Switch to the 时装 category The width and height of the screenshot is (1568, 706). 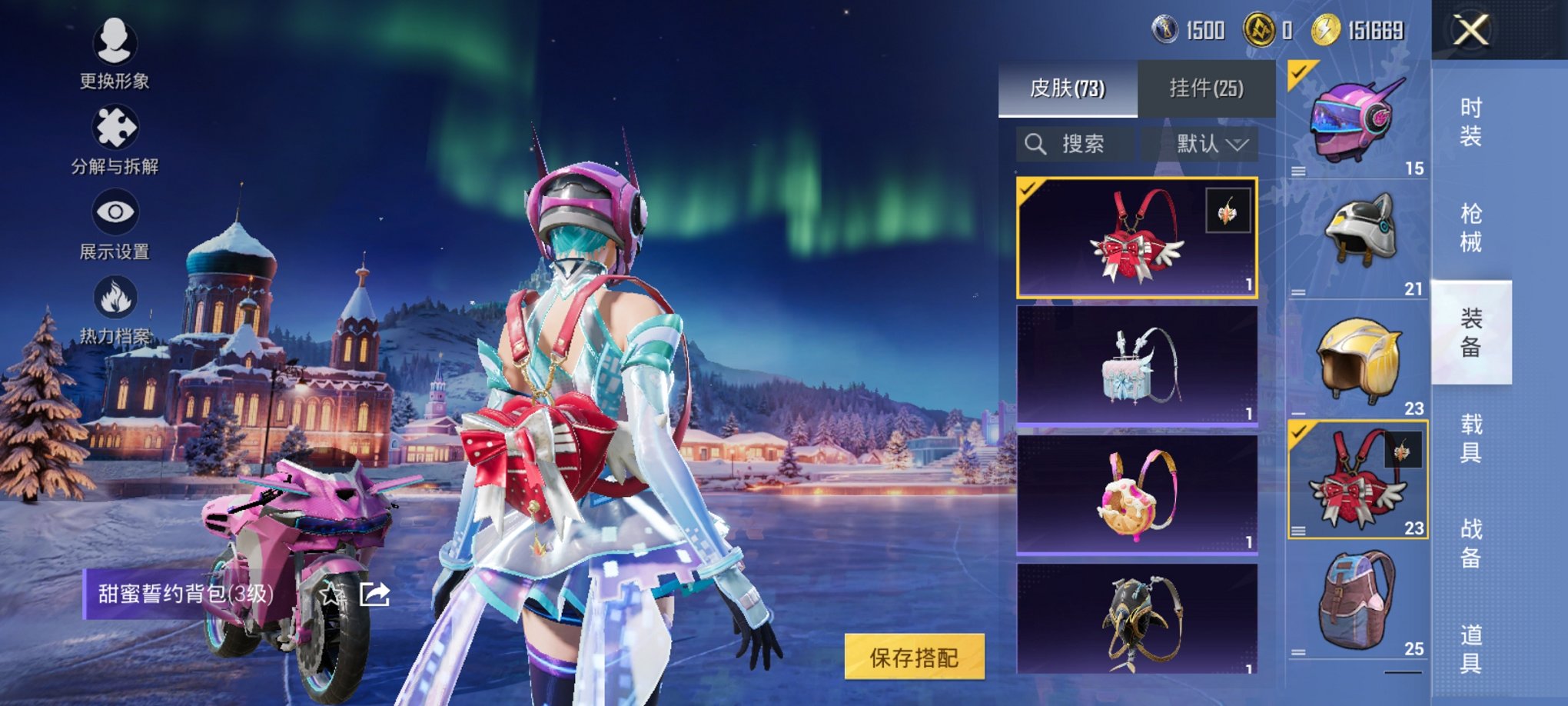coord(1470,122)
